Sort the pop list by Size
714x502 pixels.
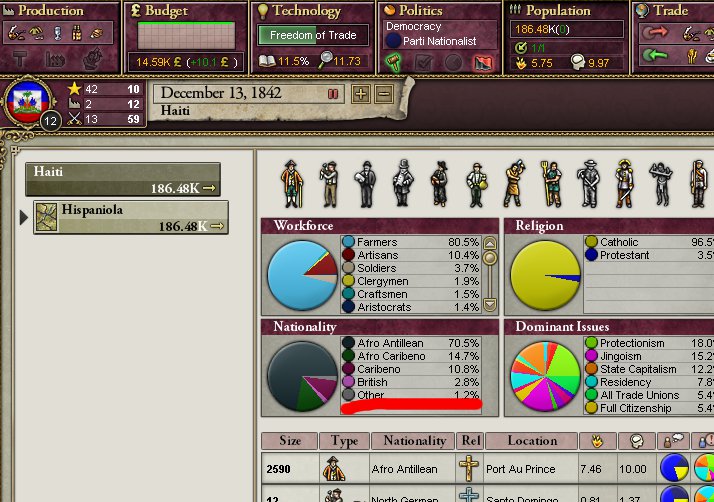289,440
